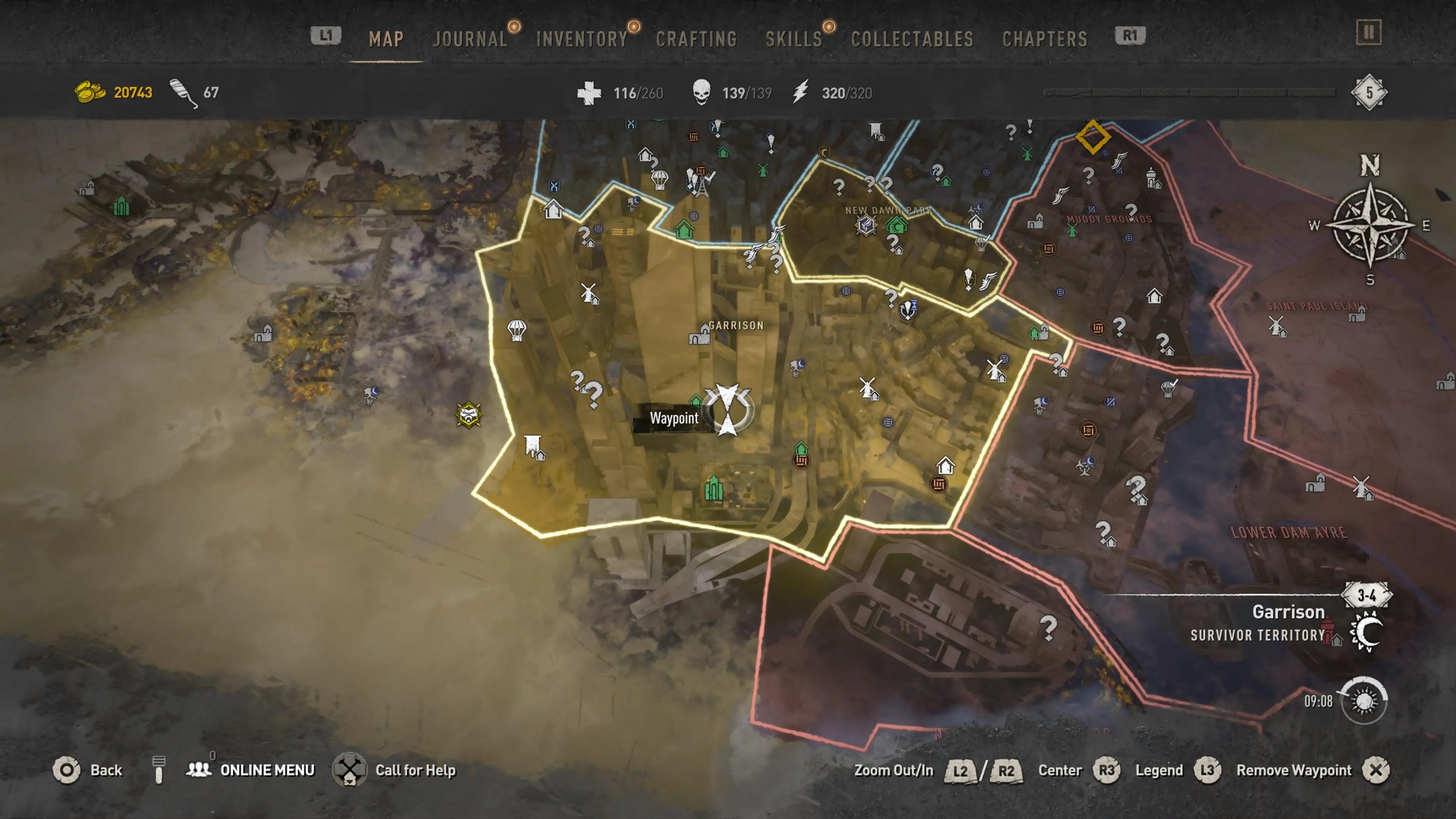Click the pause icon in the top corner
1456x819 pixels.
click(1368, 32)
